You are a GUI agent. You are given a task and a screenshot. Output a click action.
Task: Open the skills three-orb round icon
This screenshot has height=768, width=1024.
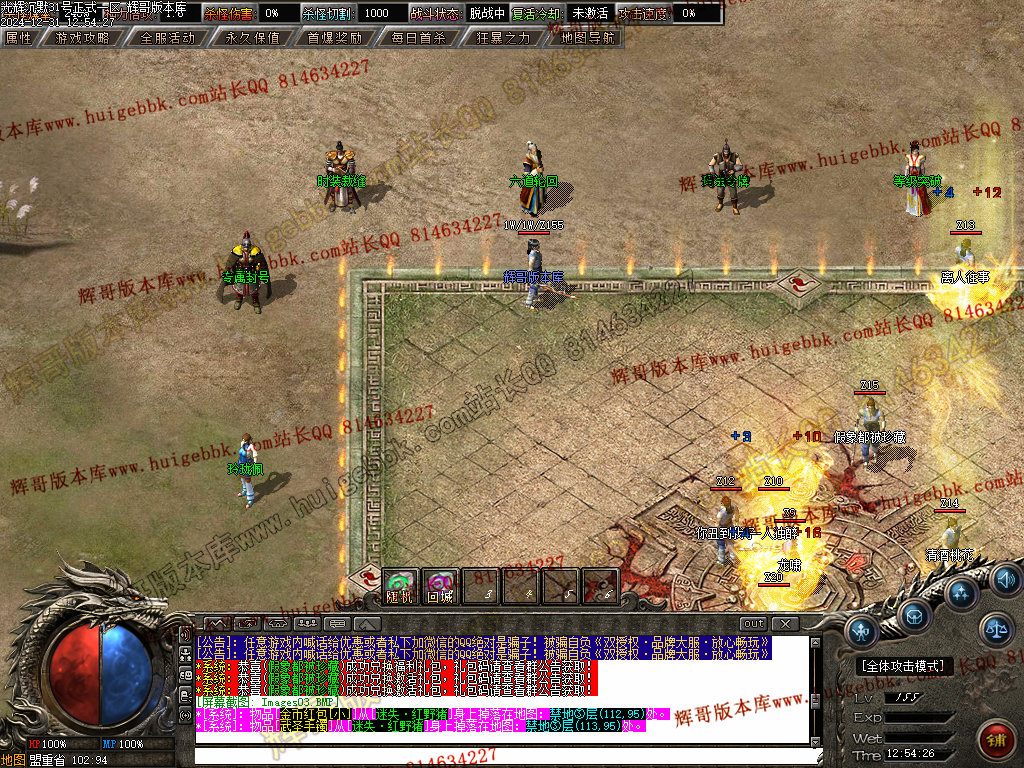[x=961, y=593]
